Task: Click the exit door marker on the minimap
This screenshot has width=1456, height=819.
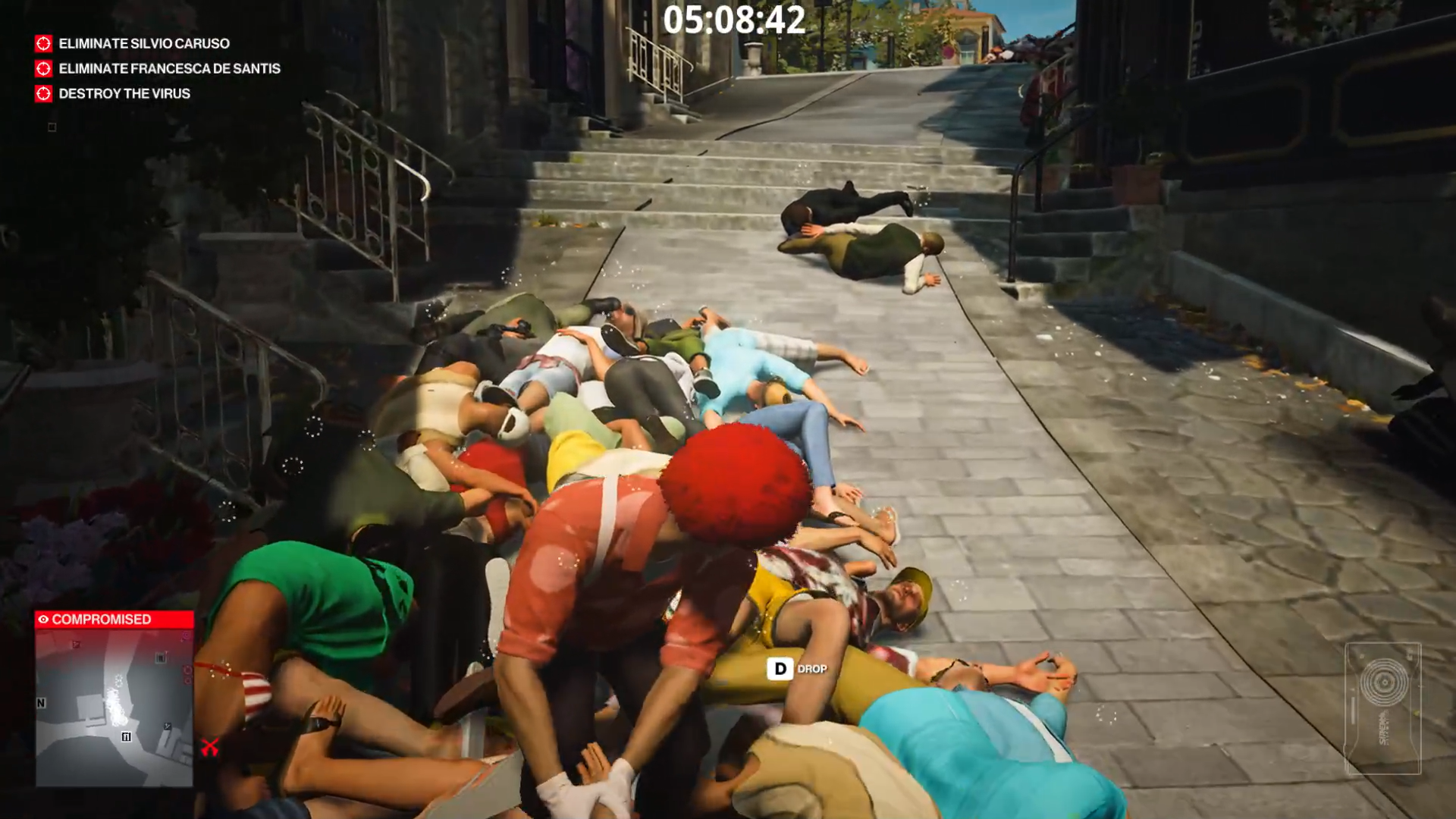Action: tap(127, 736)
